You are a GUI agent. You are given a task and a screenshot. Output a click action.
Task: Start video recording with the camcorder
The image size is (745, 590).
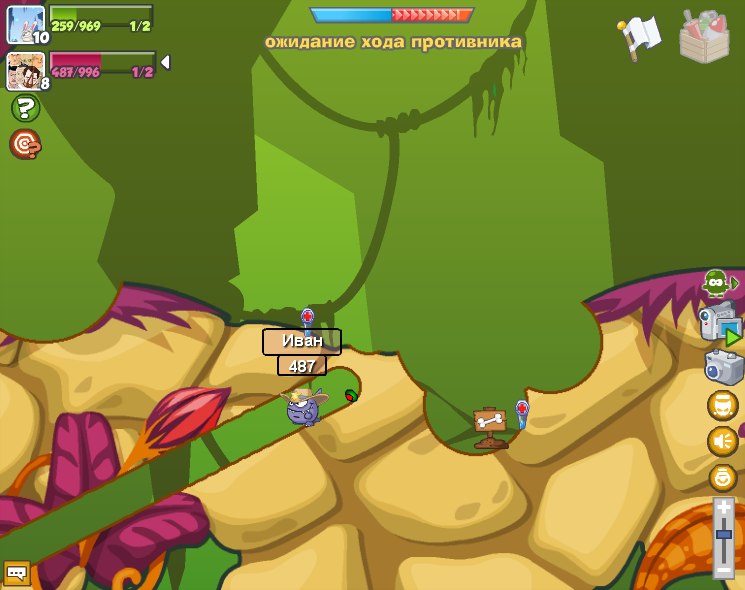point(720,323)
